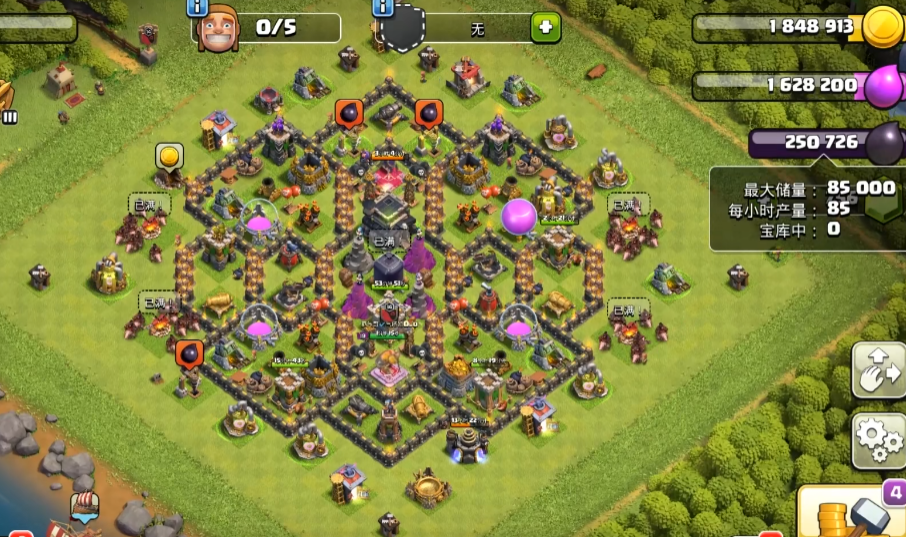Collect the dark elixir bubble beside the campfire

pyautogui.click(x=189, y=353)
